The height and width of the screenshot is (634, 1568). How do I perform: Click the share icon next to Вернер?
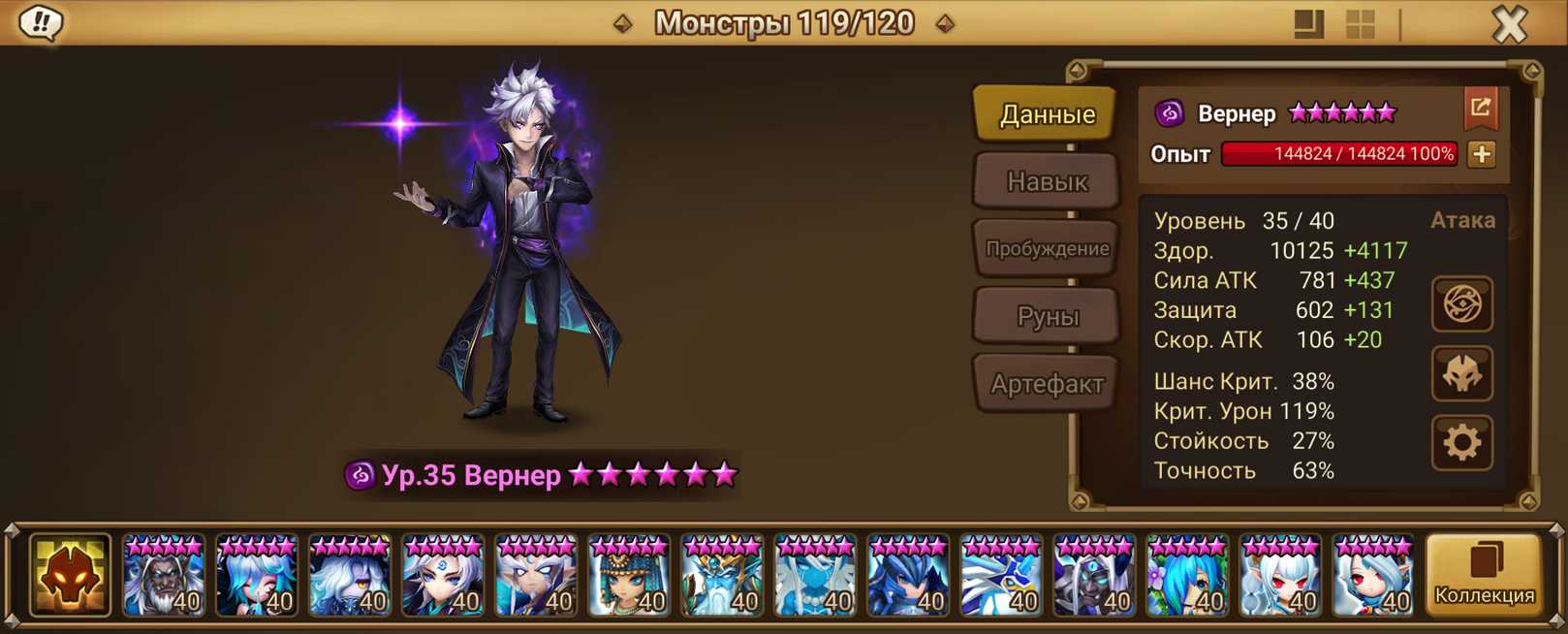click(x=1480, y=109)
